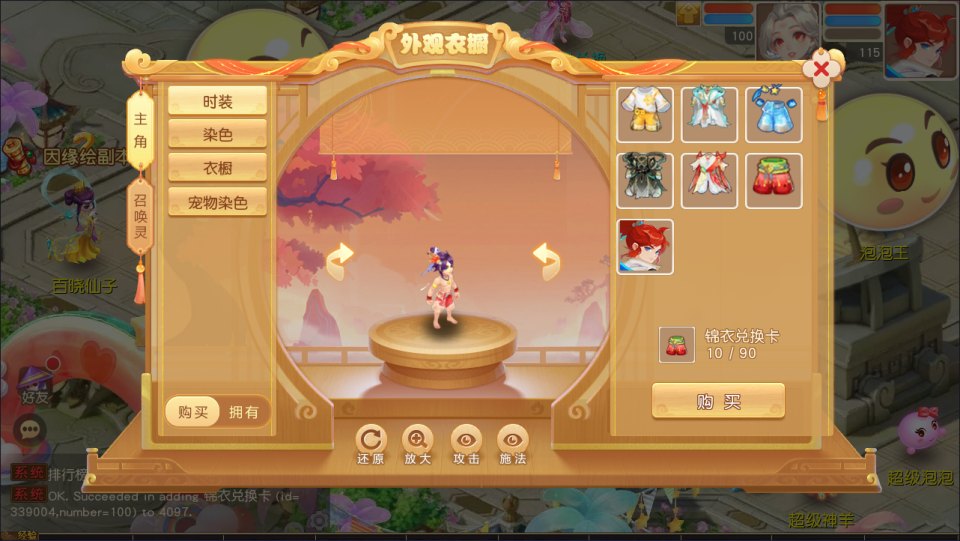Select the white shirt and yellow shorts outfit

pyautogui.click(x=645, y=115)
